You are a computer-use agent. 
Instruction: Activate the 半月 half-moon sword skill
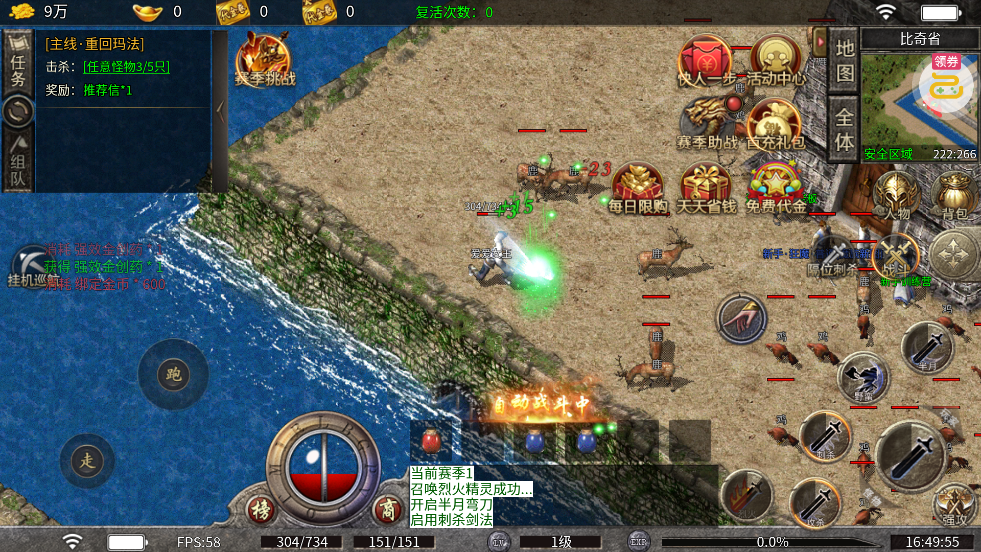[926, 347]
